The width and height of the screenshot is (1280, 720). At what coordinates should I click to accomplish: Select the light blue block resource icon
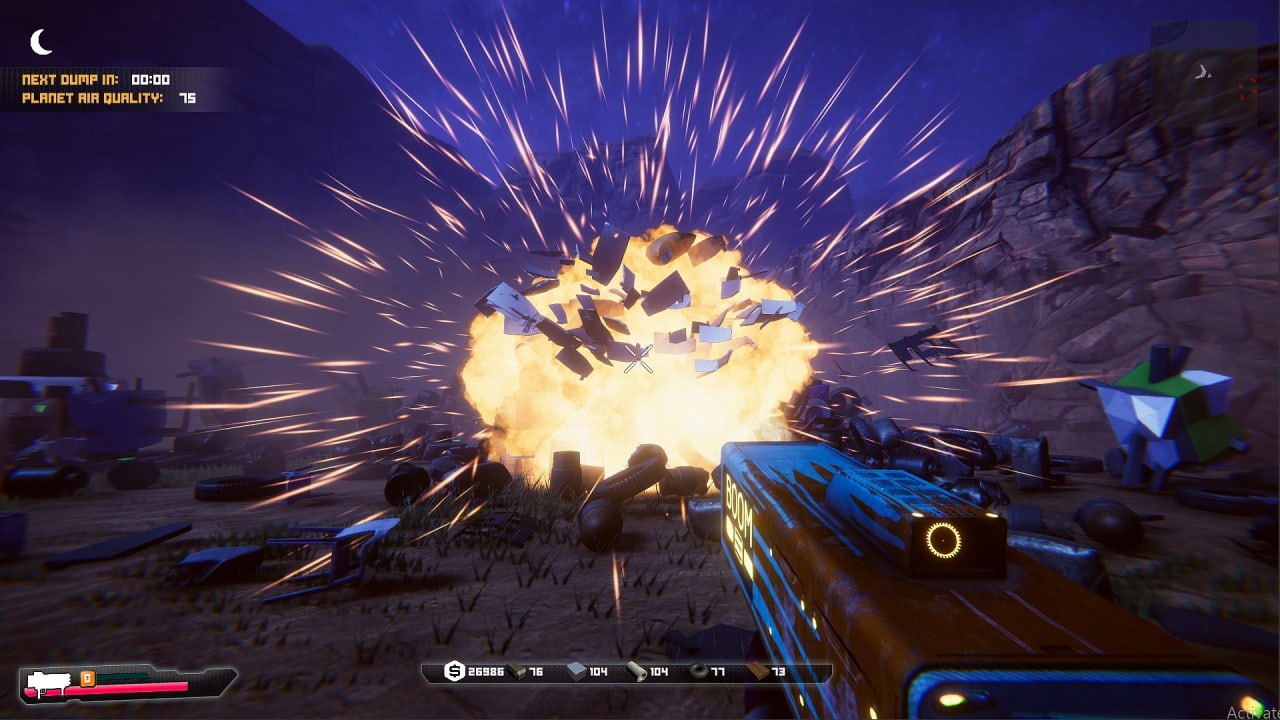pos(577,672)
